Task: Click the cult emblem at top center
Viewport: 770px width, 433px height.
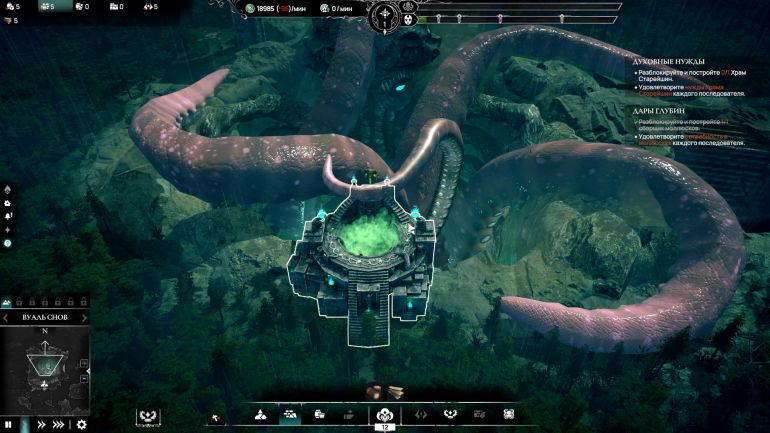Action: pyautogui.click(x=385, y=16)
